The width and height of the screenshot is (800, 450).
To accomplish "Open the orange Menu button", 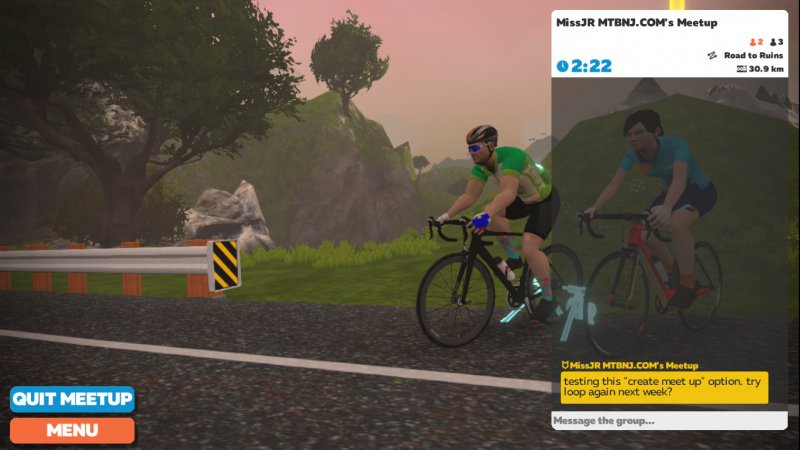I will pos(72,431).
